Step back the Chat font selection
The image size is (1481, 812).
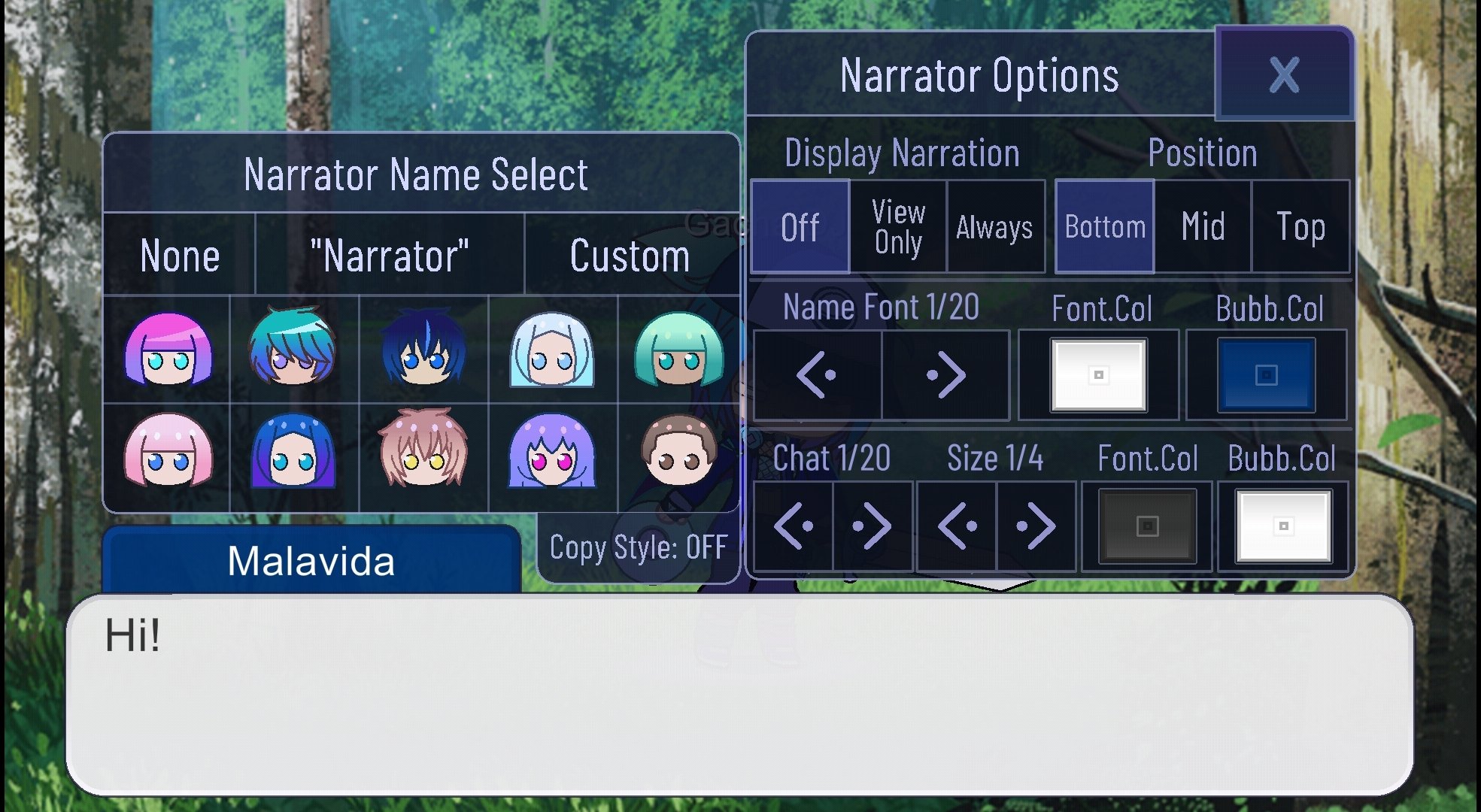[x=793, y=524]
